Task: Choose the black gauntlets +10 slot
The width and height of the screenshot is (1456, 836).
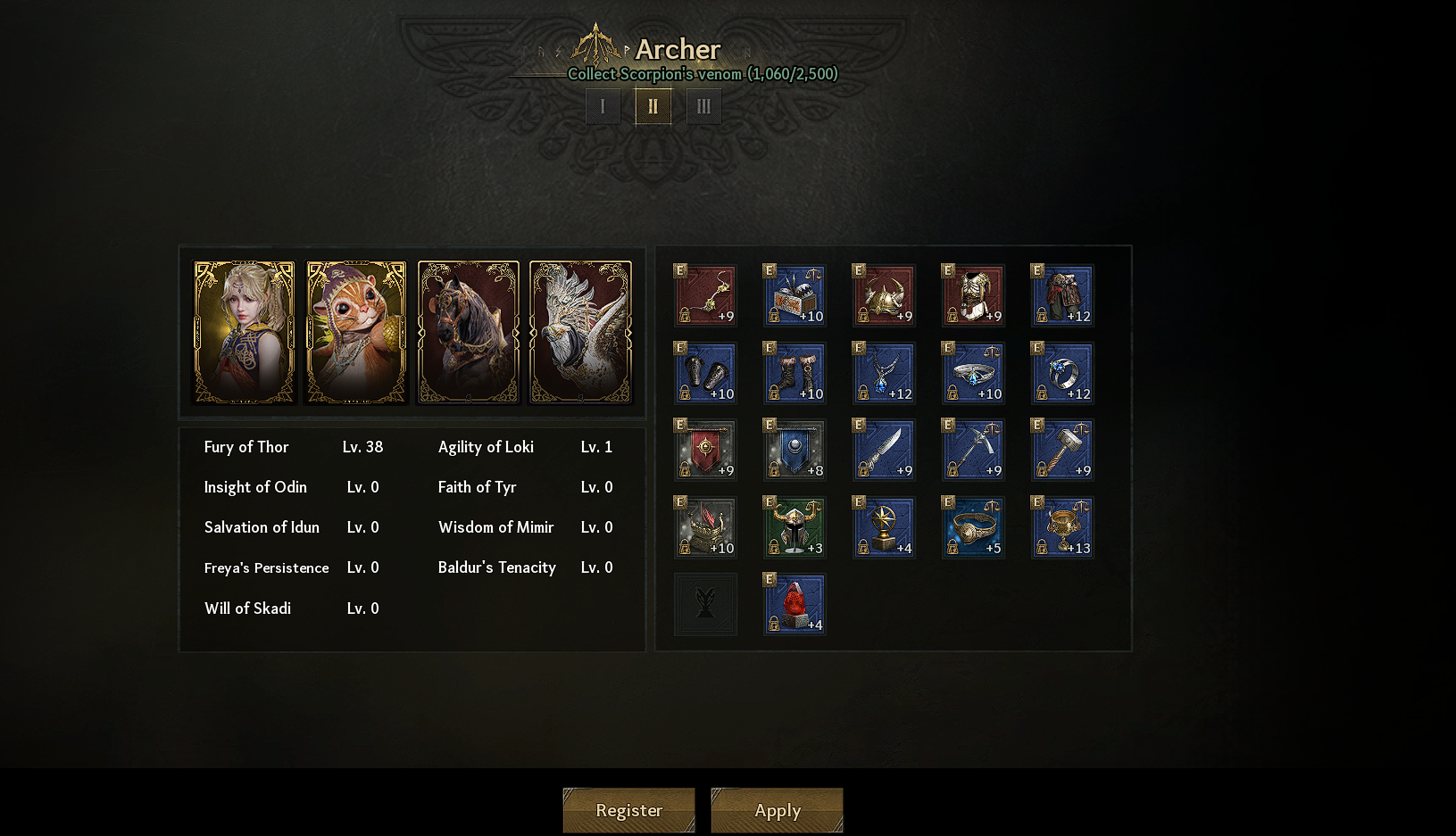Action: pyautogui.click(x=705, y=373)
